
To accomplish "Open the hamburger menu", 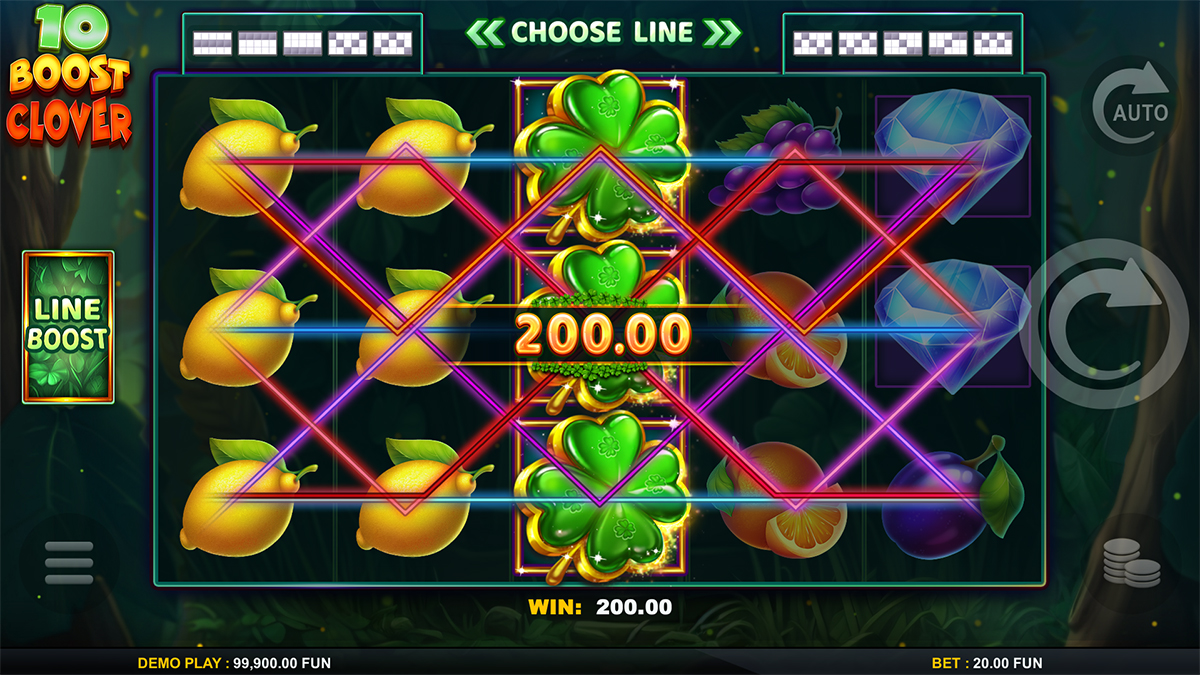I will tap(69, 563).
